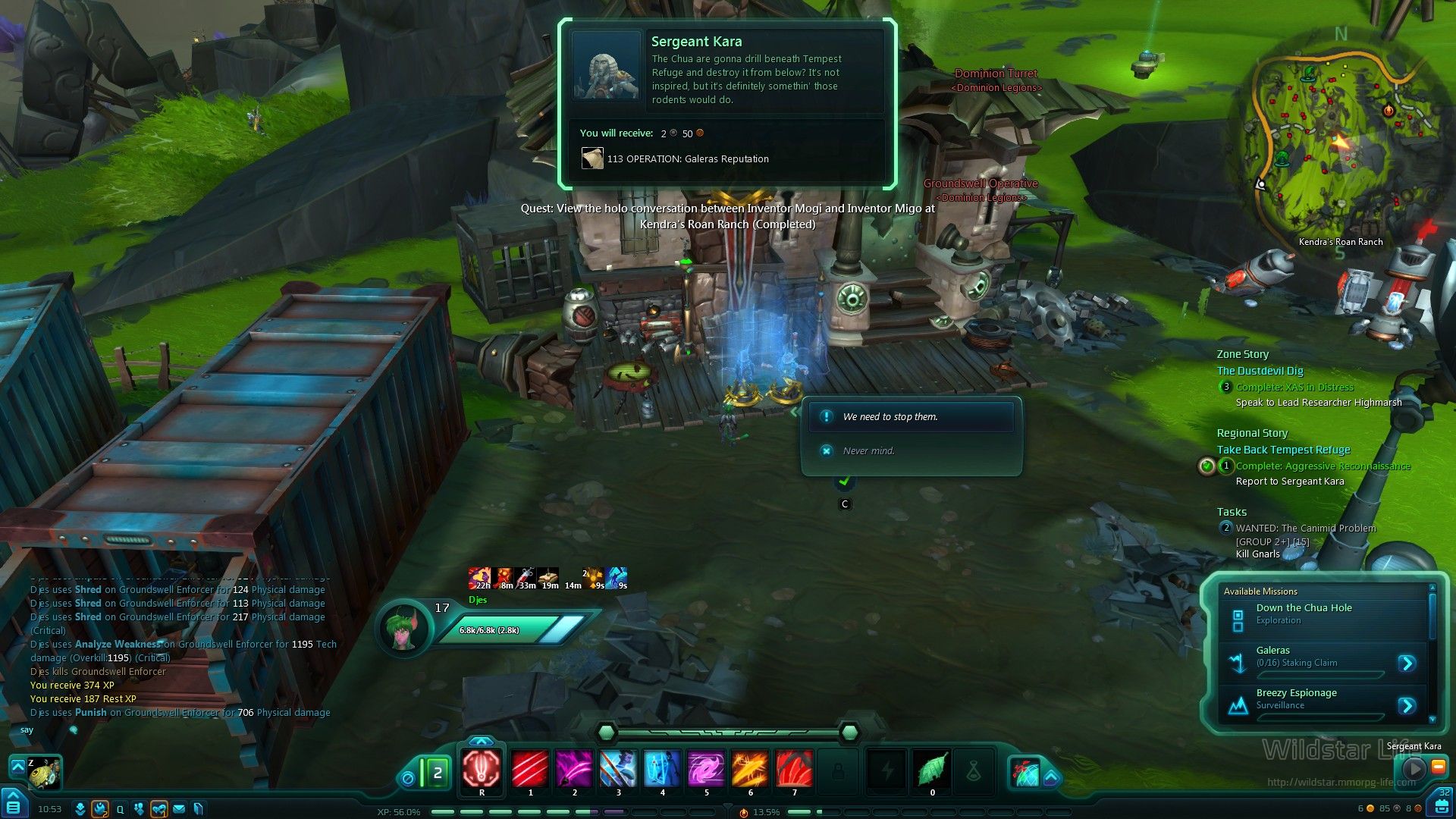
Task: Use the green leaf item in slot 0
Action: pyautogui.click(x=932, y=768)
